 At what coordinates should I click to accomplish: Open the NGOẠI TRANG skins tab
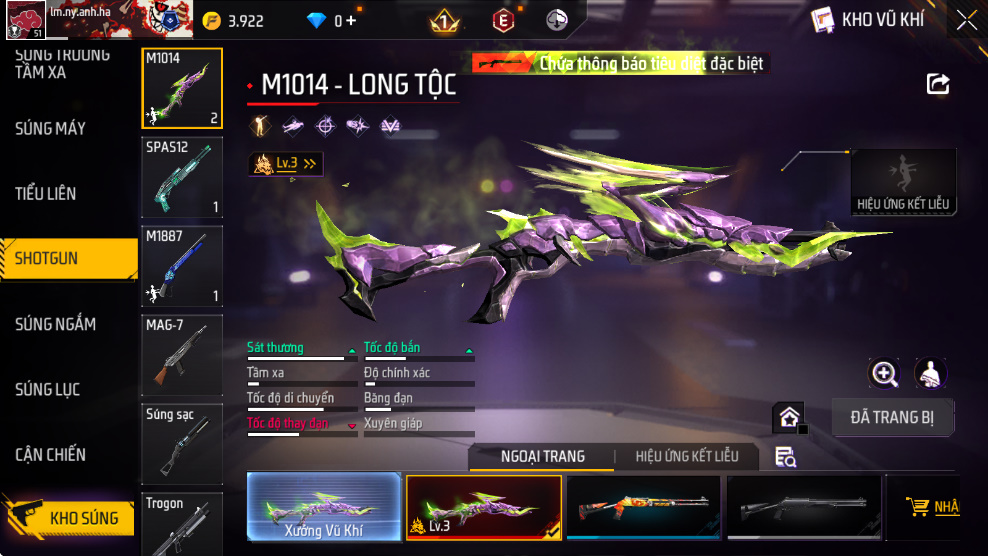pyautogui.click(x=543, y=456)
